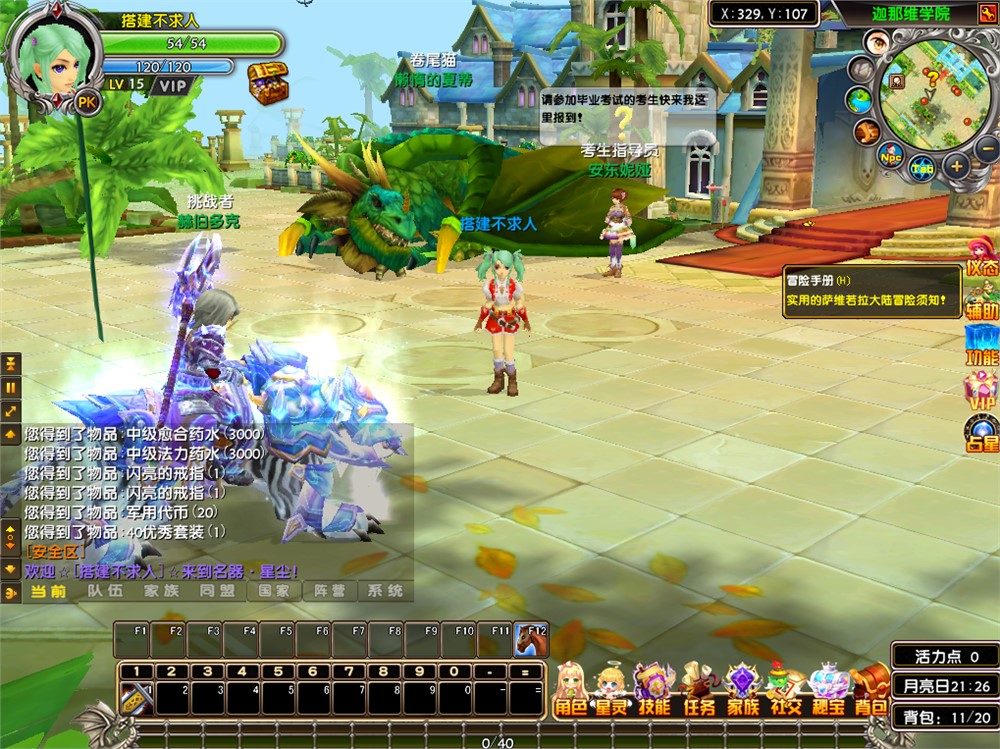The height and width of the screenshot is (749, 1000).
Task: Open the treasure chest icon beside VIP
Action: [267, 80]
